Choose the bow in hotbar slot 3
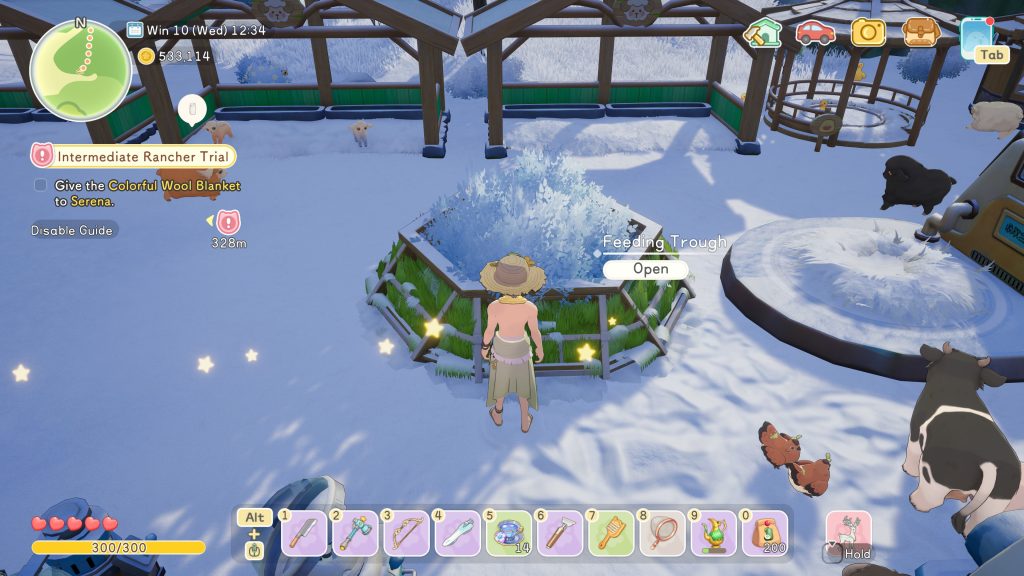Screen dimensions: 1024x576 pyautogui.click(x=406, y=534)
